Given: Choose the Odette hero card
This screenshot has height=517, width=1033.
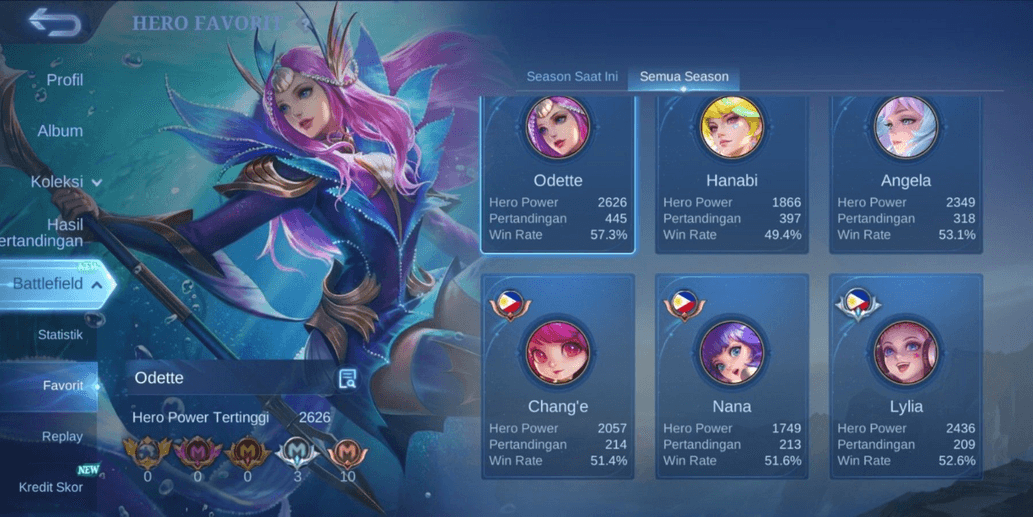Looking at the screenshot, I should [558, 175].
